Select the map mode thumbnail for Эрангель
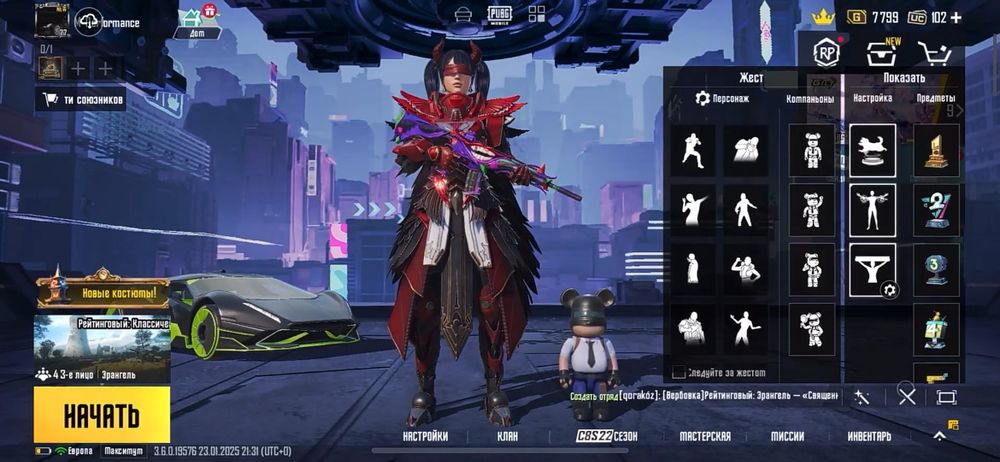Screen dimensions: 1000x462 [x=102, y=342]
